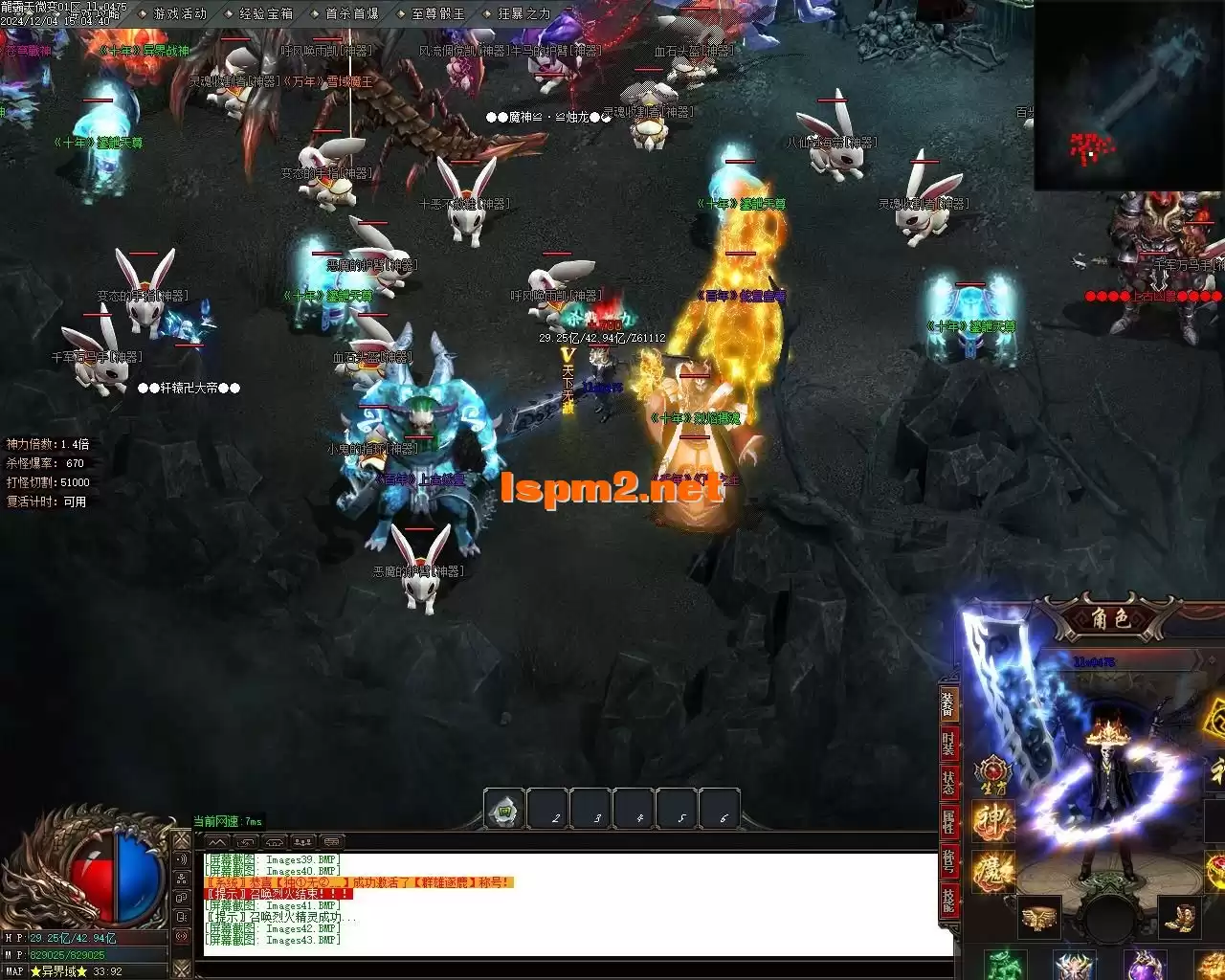Open the 游戏活动 game events menu
1225x980 pixels.
coord(180,13)
